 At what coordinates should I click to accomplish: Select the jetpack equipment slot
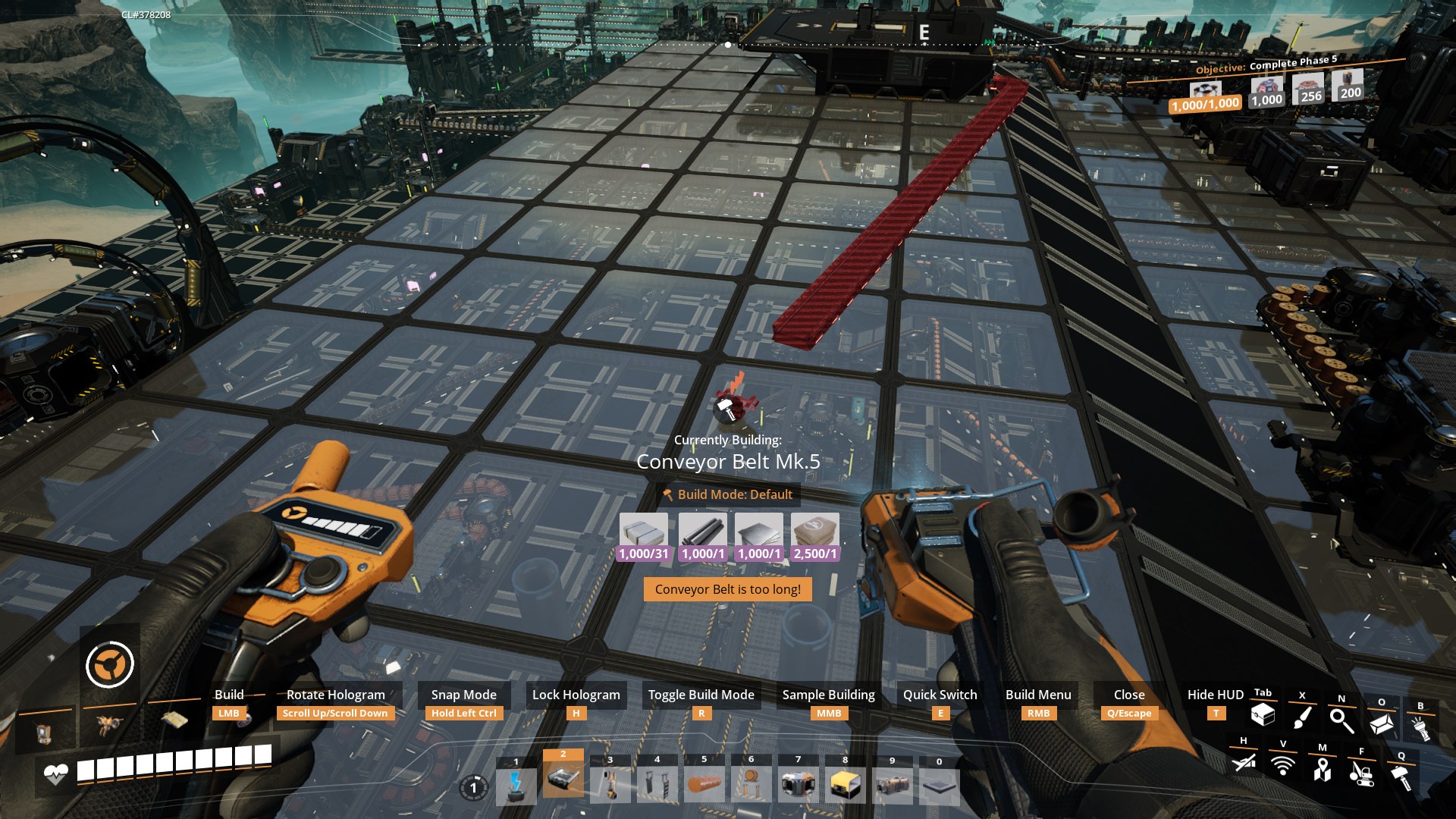pyautogui.click(x=110, y=726)
